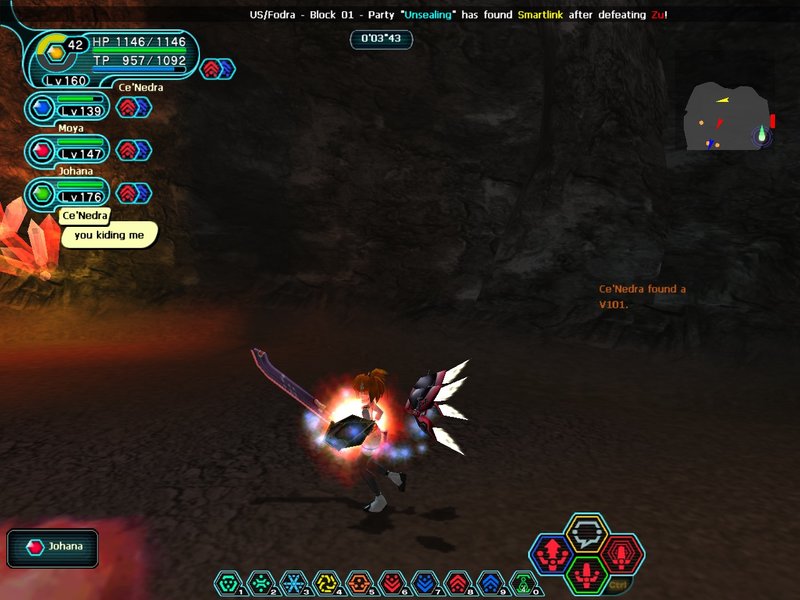Select the green-bordered attack hexagon
Image resolution: width=800 pixels, height=600 pixels.
pyautogui.click(x=586, y=574)
